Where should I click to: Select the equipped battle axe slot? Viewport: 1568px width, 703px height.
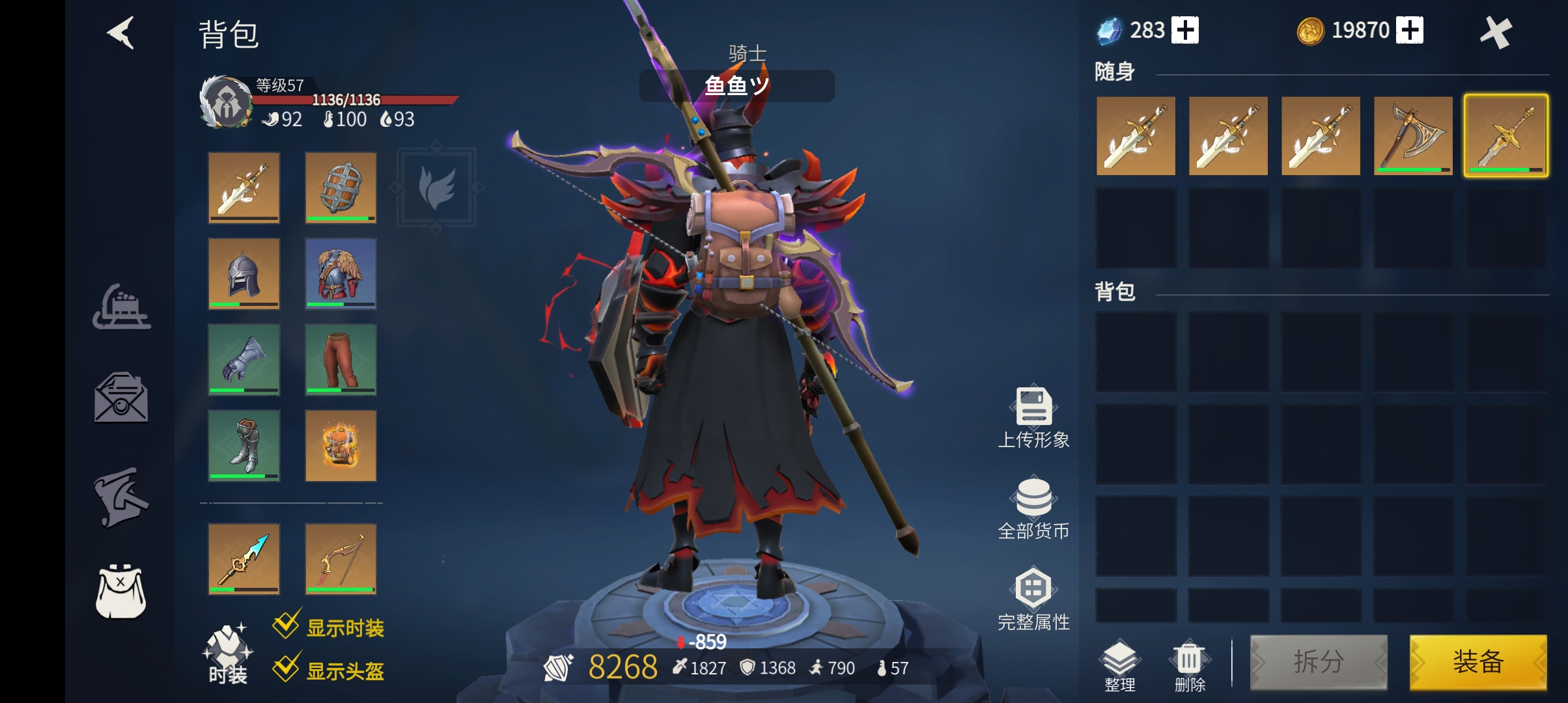tap(1414, 137)
